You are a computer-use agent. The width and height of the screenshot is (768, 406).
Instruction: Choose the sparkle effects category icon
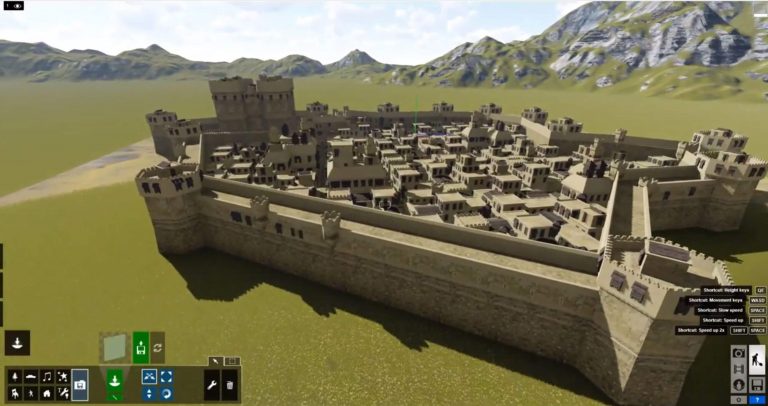click(x=63, y=375)
